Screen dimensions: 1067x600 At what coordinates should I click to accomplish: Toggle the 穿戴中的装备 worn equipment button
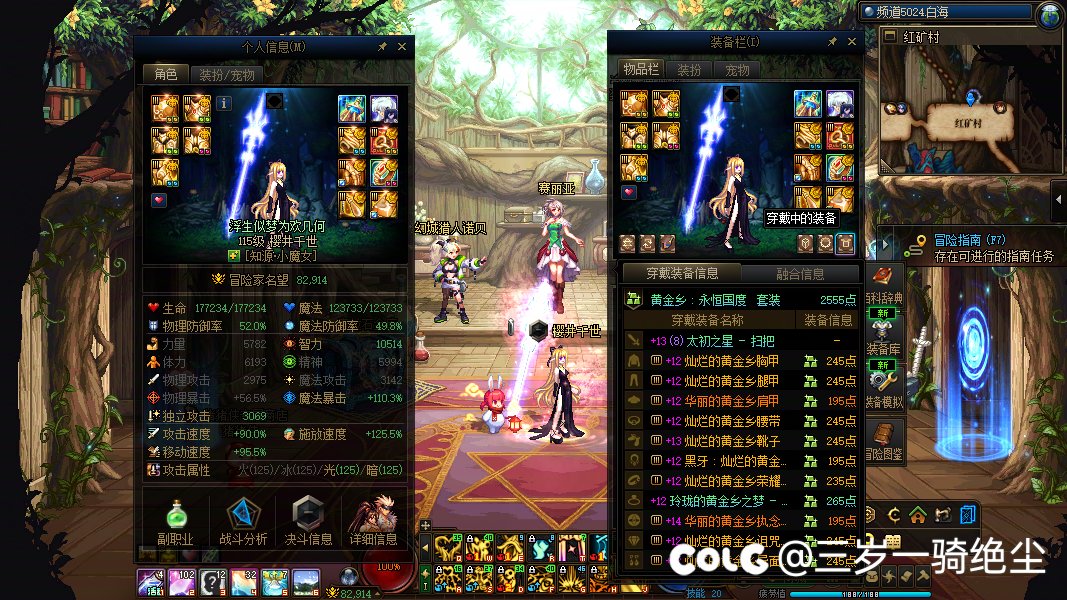(x=845, y=242)
